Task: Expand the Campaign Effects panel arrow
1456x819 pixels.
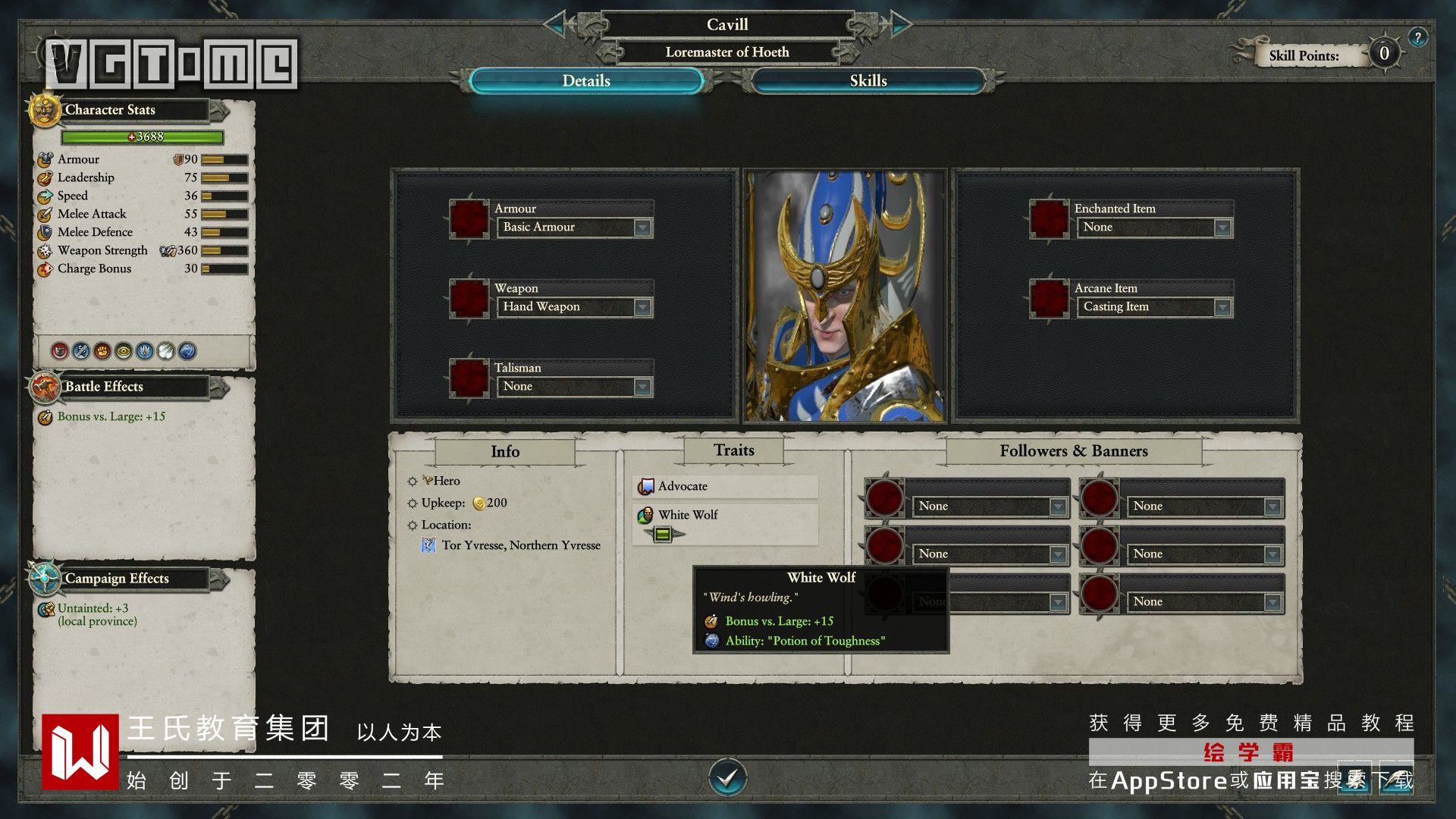Action: (x=219, y=580)
